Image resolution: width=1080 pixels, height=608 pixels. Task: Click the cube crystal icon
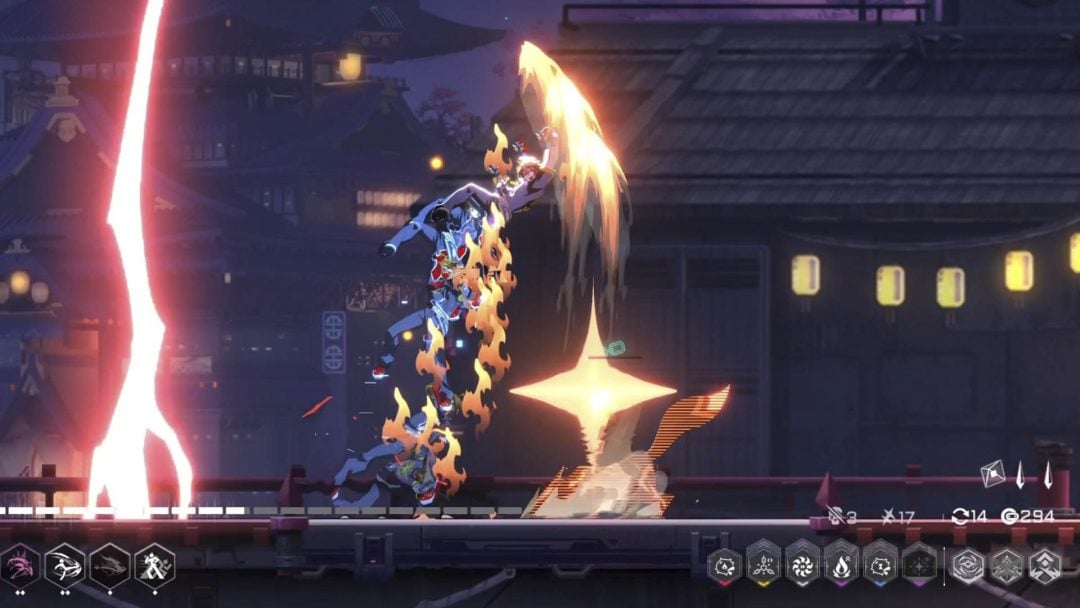tap(993, 473)
